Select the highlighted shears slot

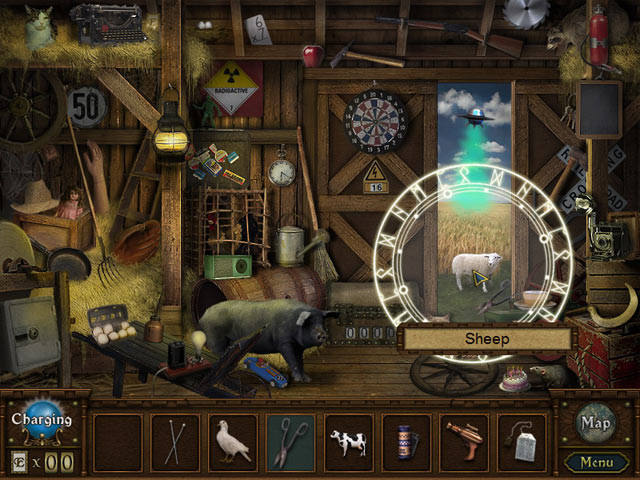(x=291, y=442)
